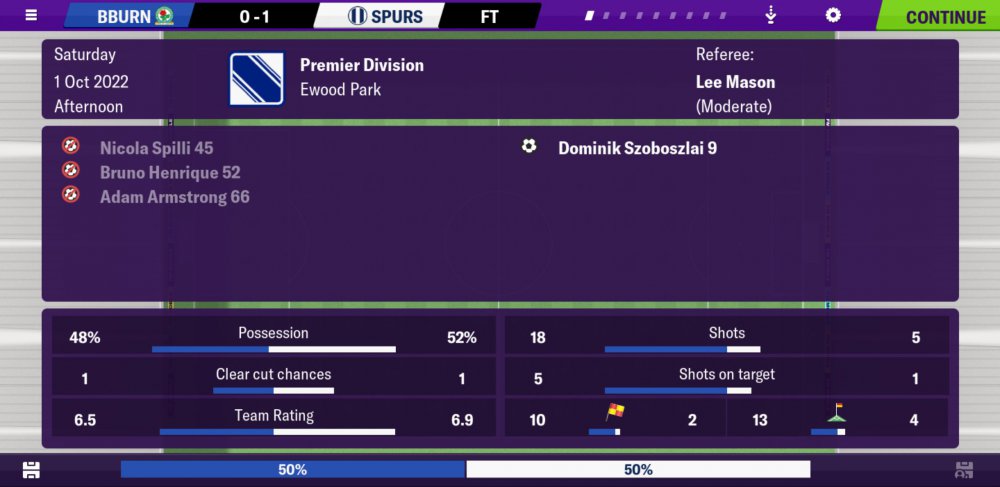This screenshot has width=1000, height=487.
Task: Choose Adam Armstrong's card entry
Action: tap(174, 197)
